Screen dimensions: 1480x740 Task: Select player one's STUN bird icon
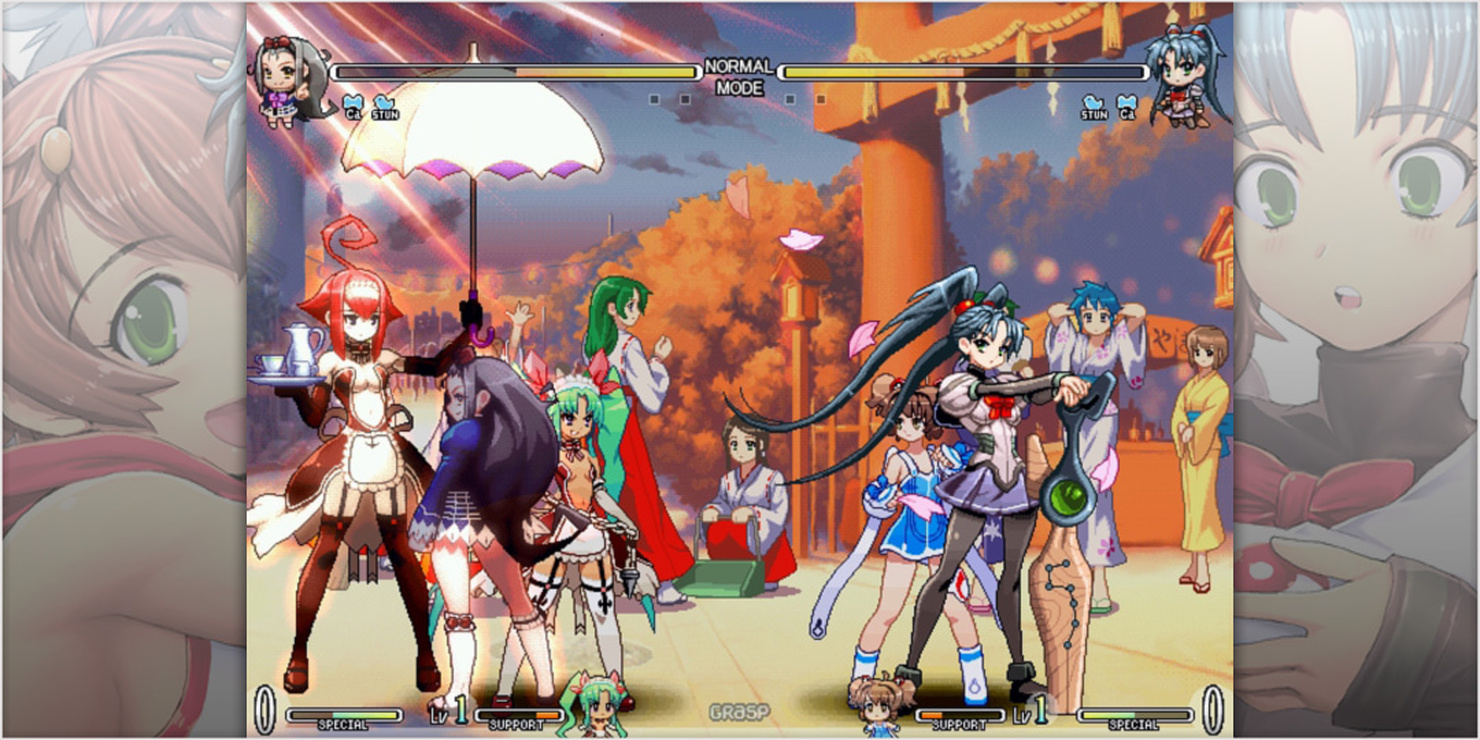click(385, 107)
